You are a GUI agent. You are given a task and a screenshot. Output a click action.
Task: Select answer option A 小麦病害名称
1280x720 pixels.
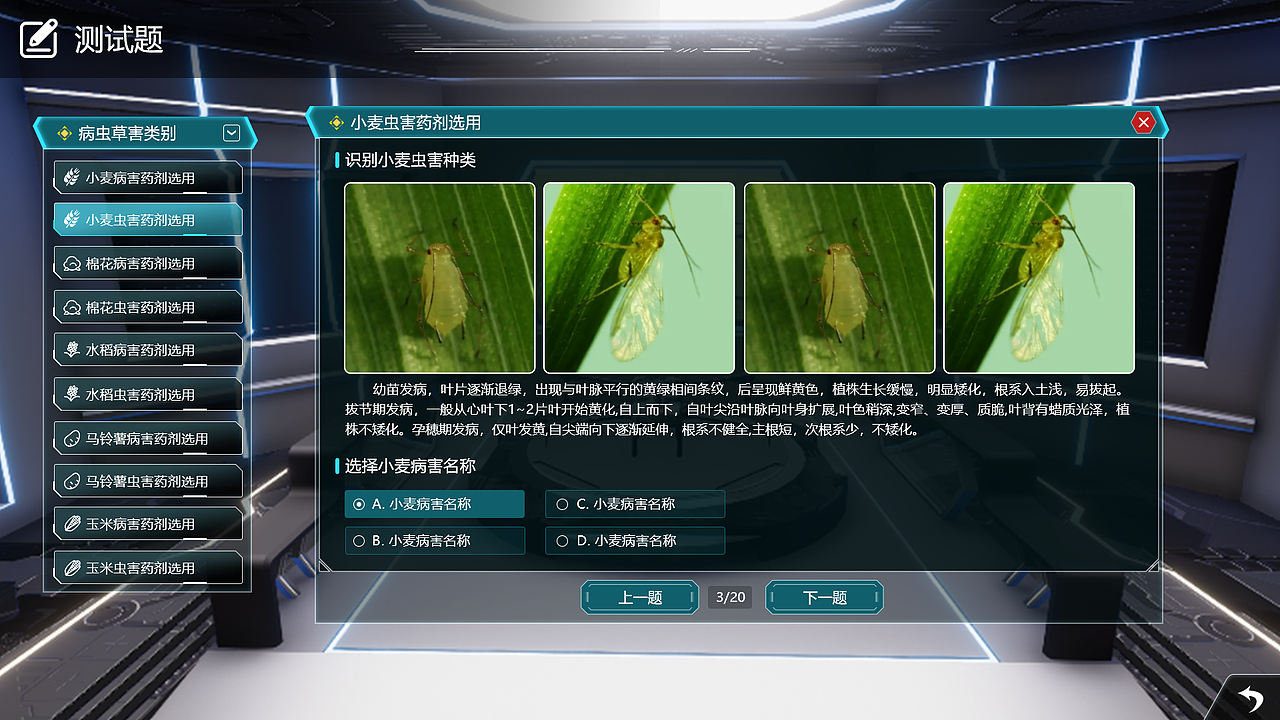click(435, 504)
